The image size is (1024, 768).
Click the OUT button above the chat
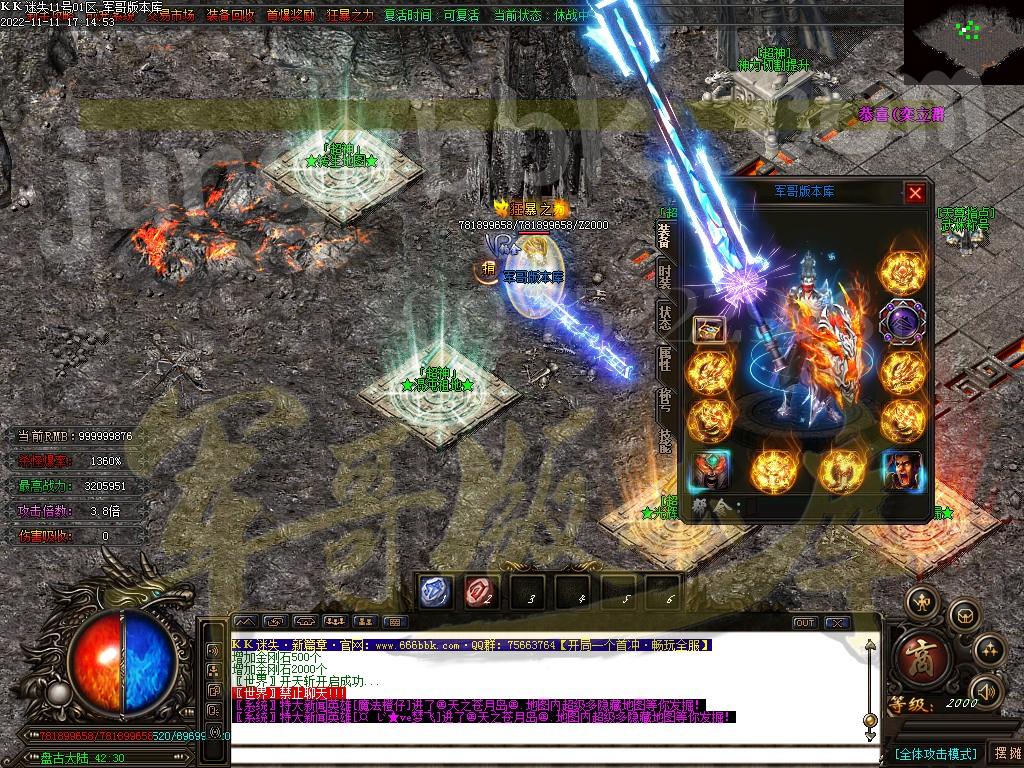[x=805, y=623]
